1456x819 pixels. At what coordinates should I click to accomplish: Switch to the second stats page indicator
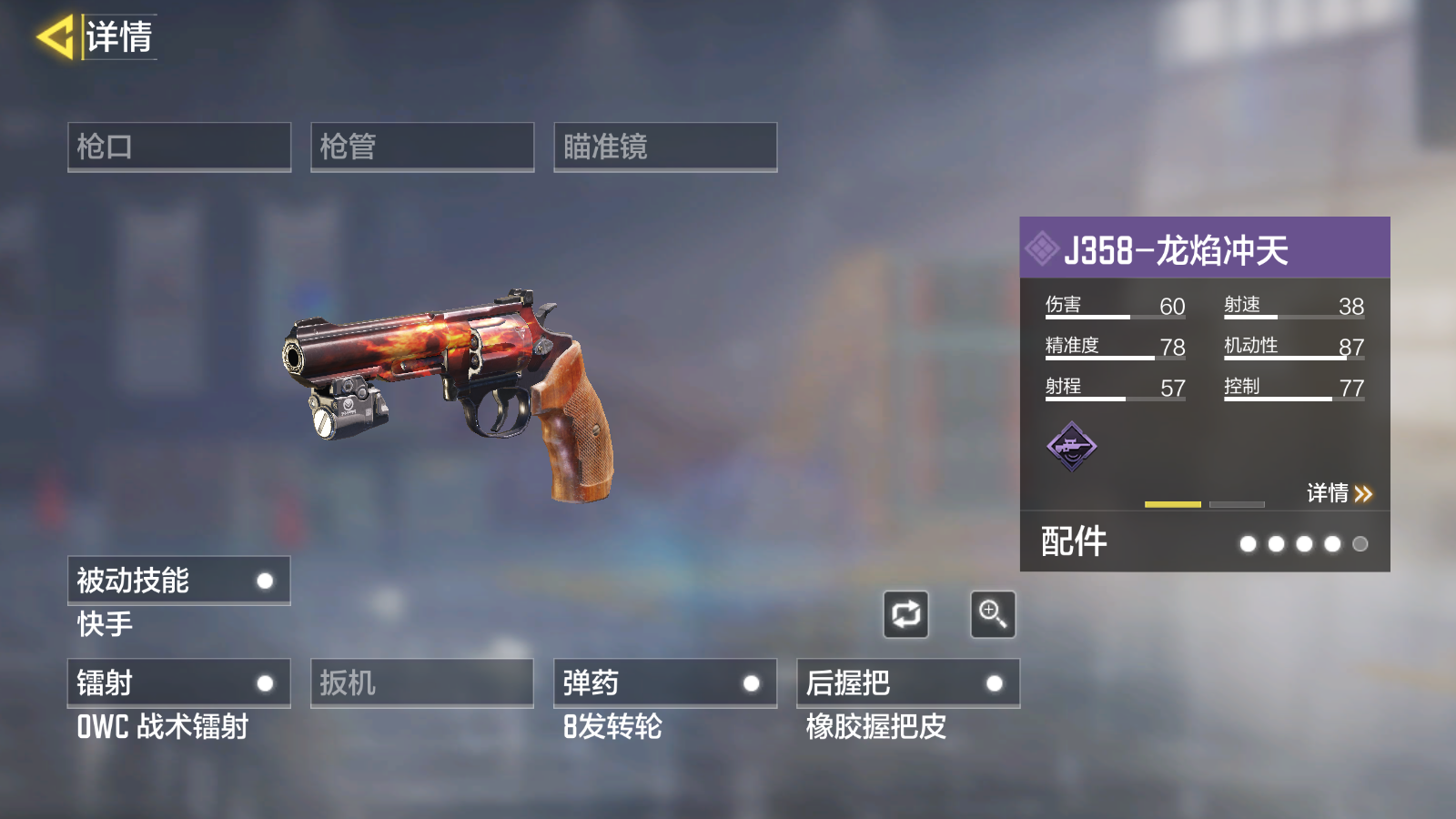pos(1237,504)
